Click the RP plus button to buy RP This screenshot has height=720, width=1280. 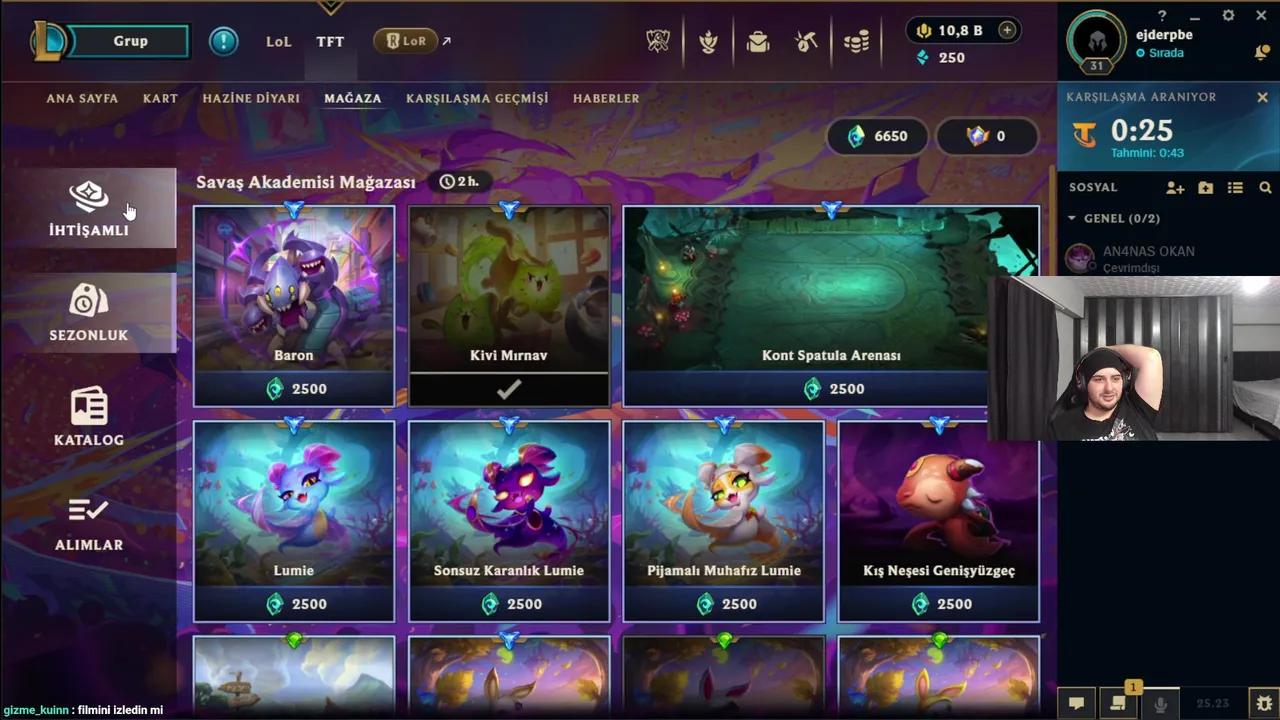[x=1005, y=30]
